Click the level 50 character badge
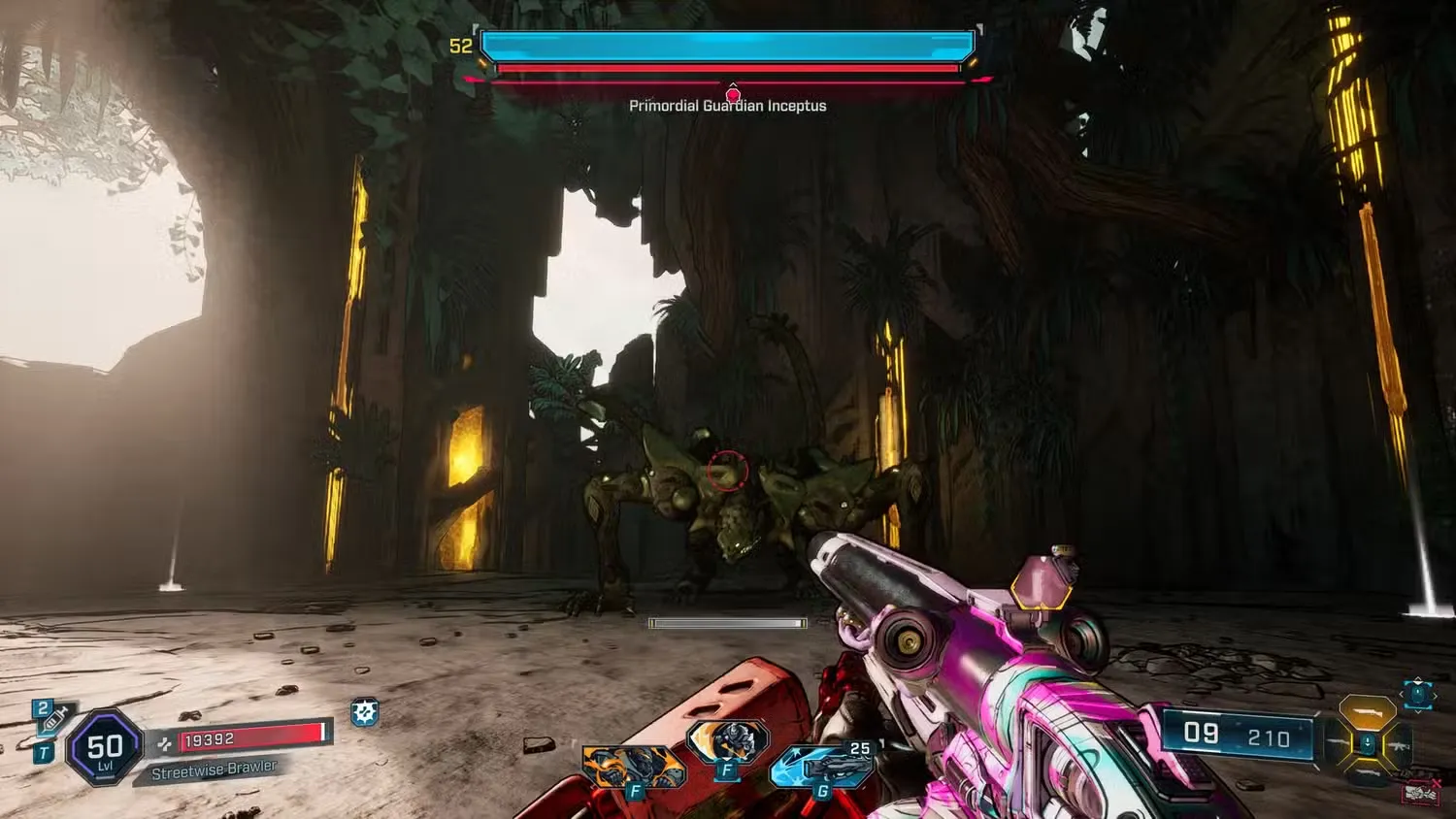1456x819 pixels. click(105, 747)
